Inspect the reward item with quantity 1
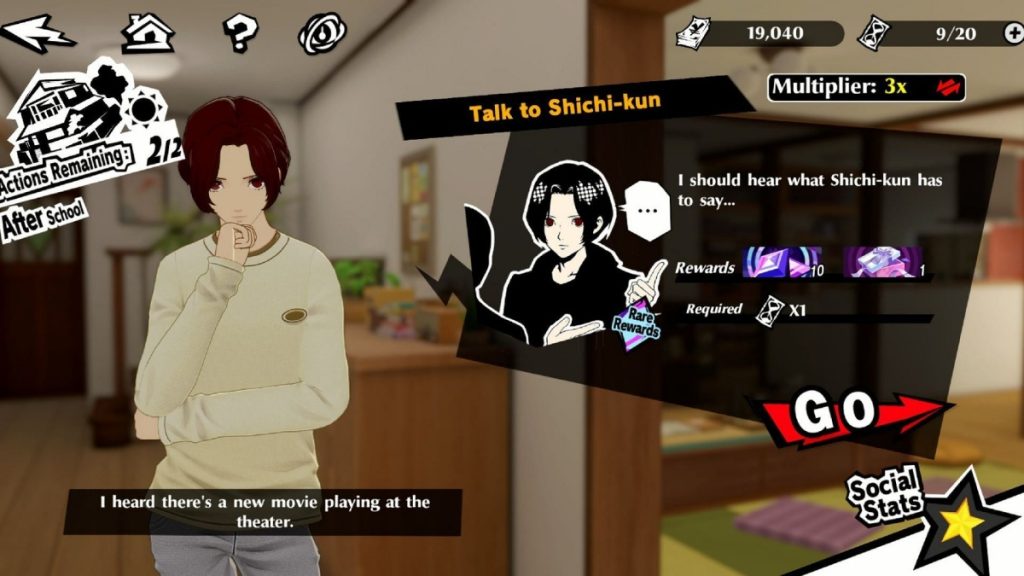Image resolution: width=1024 pixels, height=576 pixels. pos(881,265)
